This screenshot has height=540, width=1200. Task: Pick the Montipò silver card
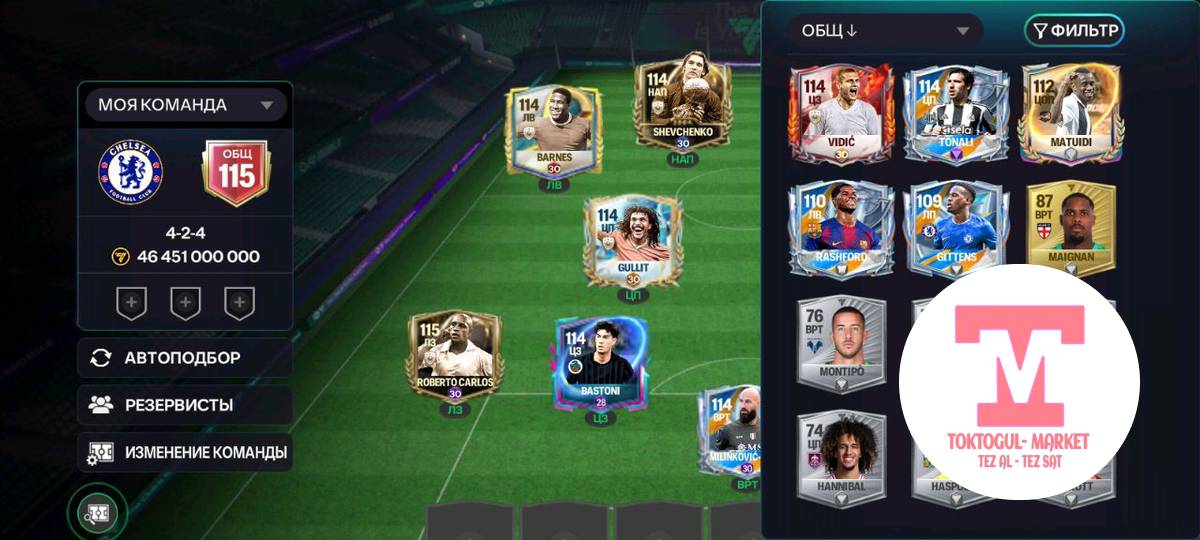coord(841,342)
